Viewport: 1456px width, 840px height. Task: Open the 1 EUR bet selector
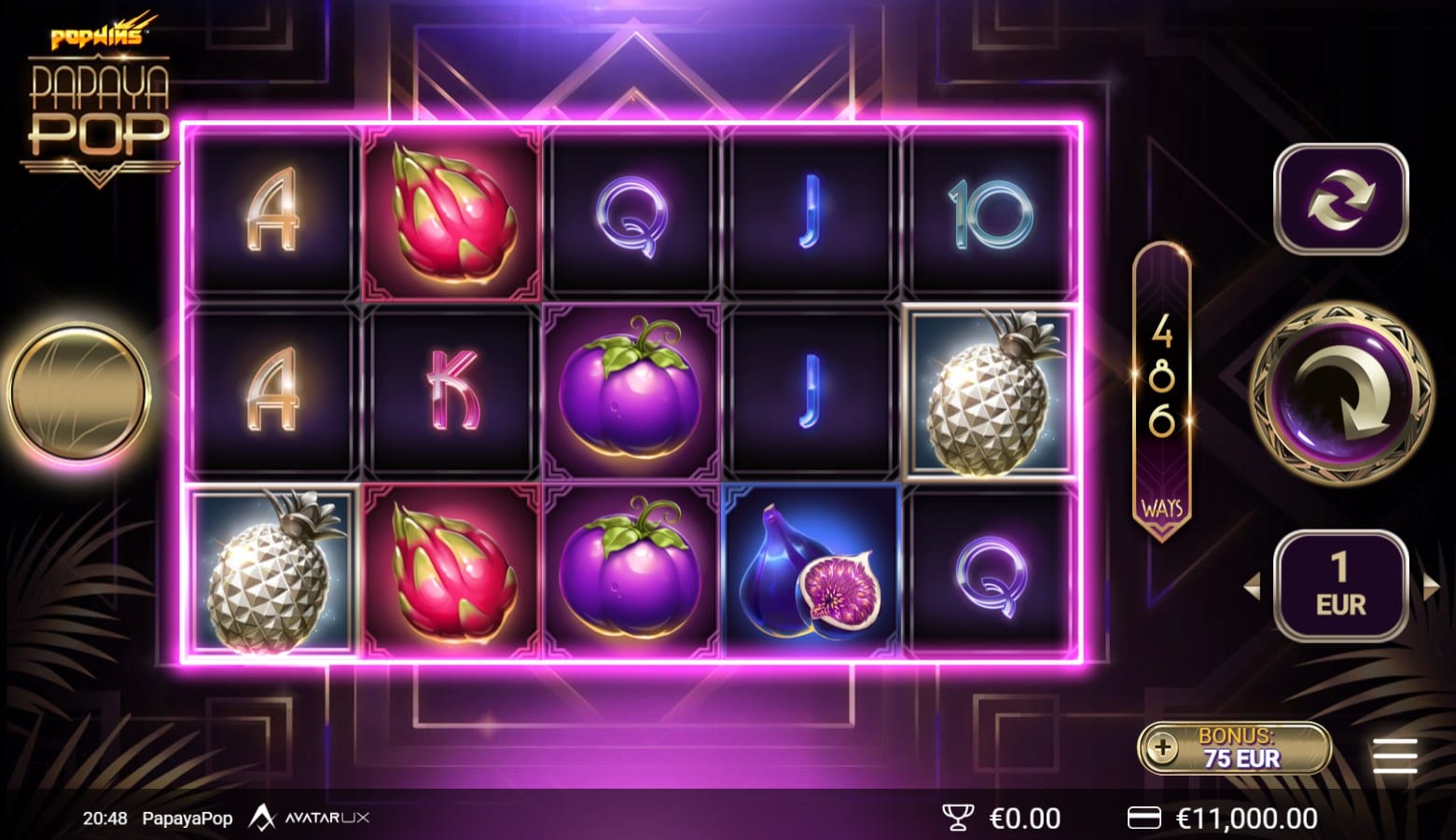click(1340, 586)
